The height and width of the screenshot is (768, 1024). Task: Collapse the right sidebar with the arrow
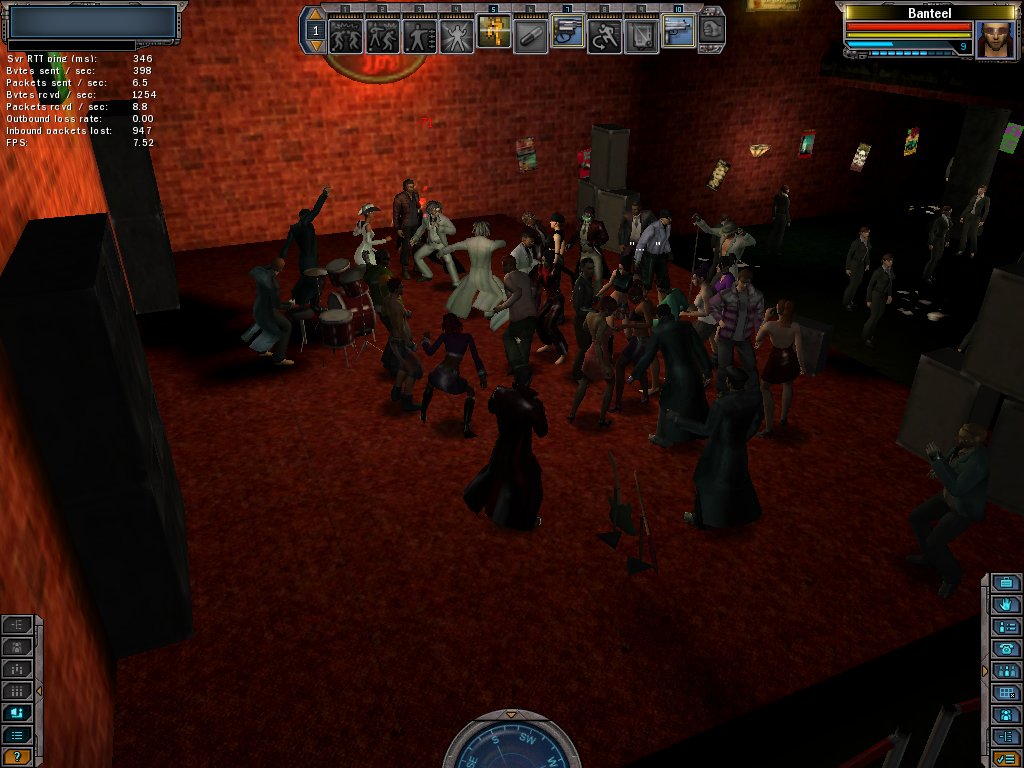[985, 670]
